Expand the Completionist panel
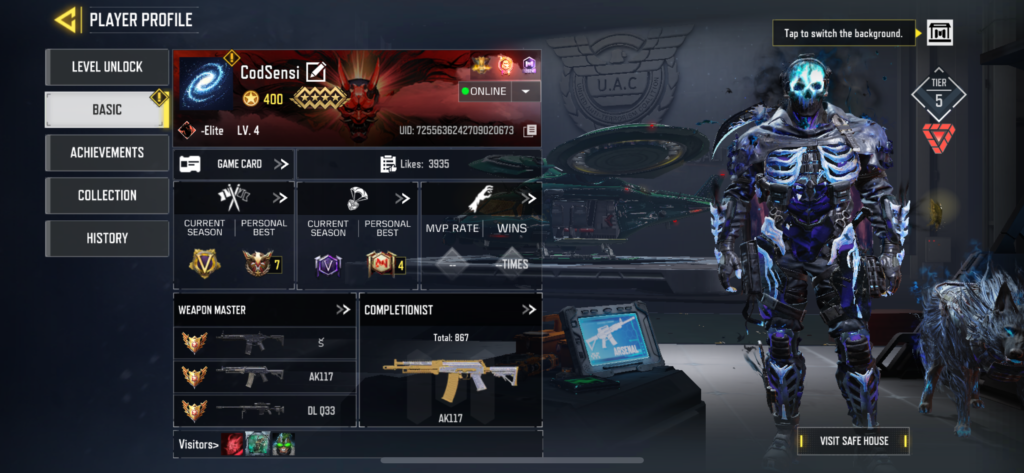 (529, 310)
